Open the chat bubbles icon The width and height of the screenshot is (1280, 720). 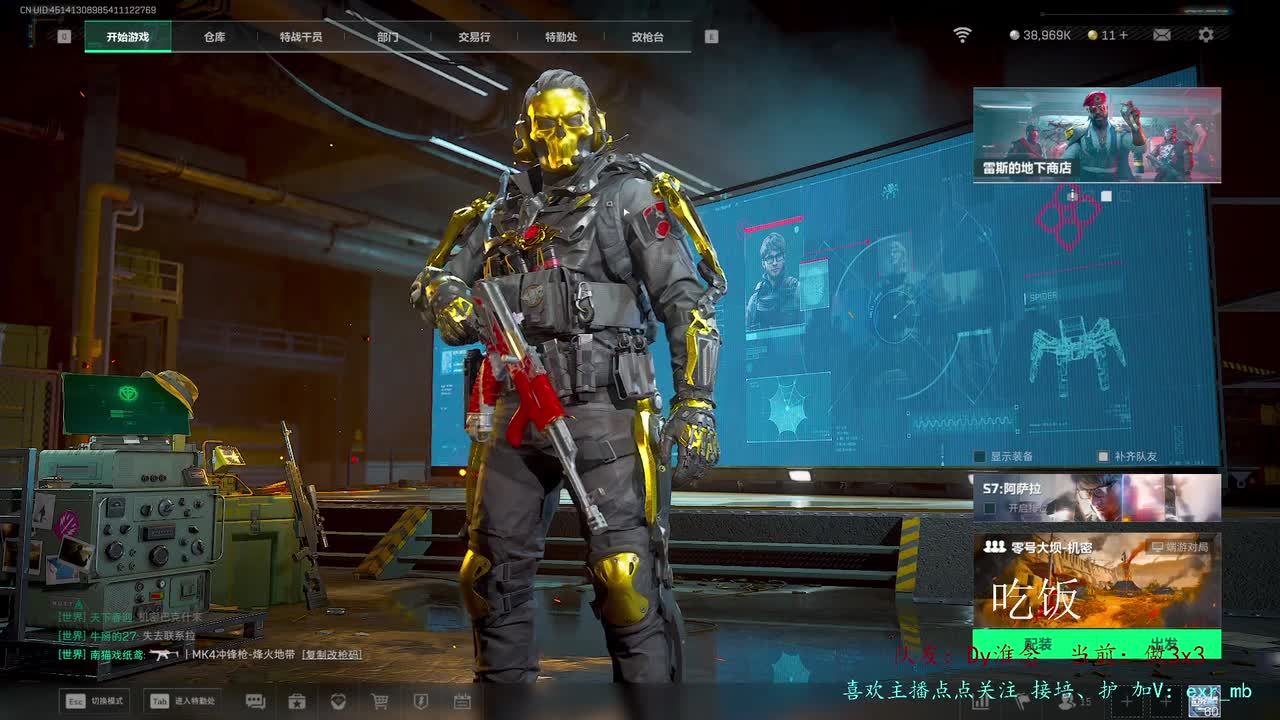tap(255, 701)
